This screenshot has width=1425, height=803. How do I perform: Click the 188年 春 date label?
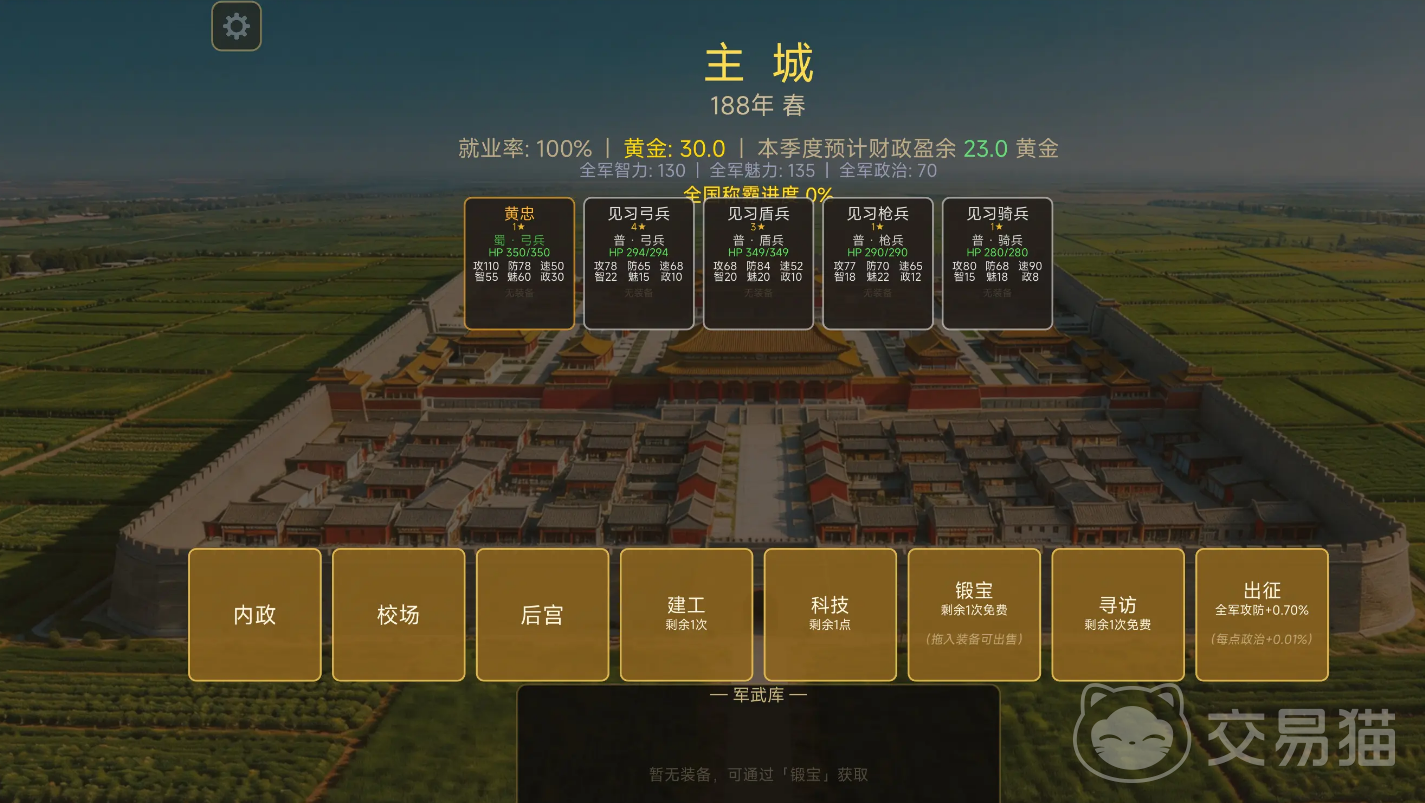762,104
